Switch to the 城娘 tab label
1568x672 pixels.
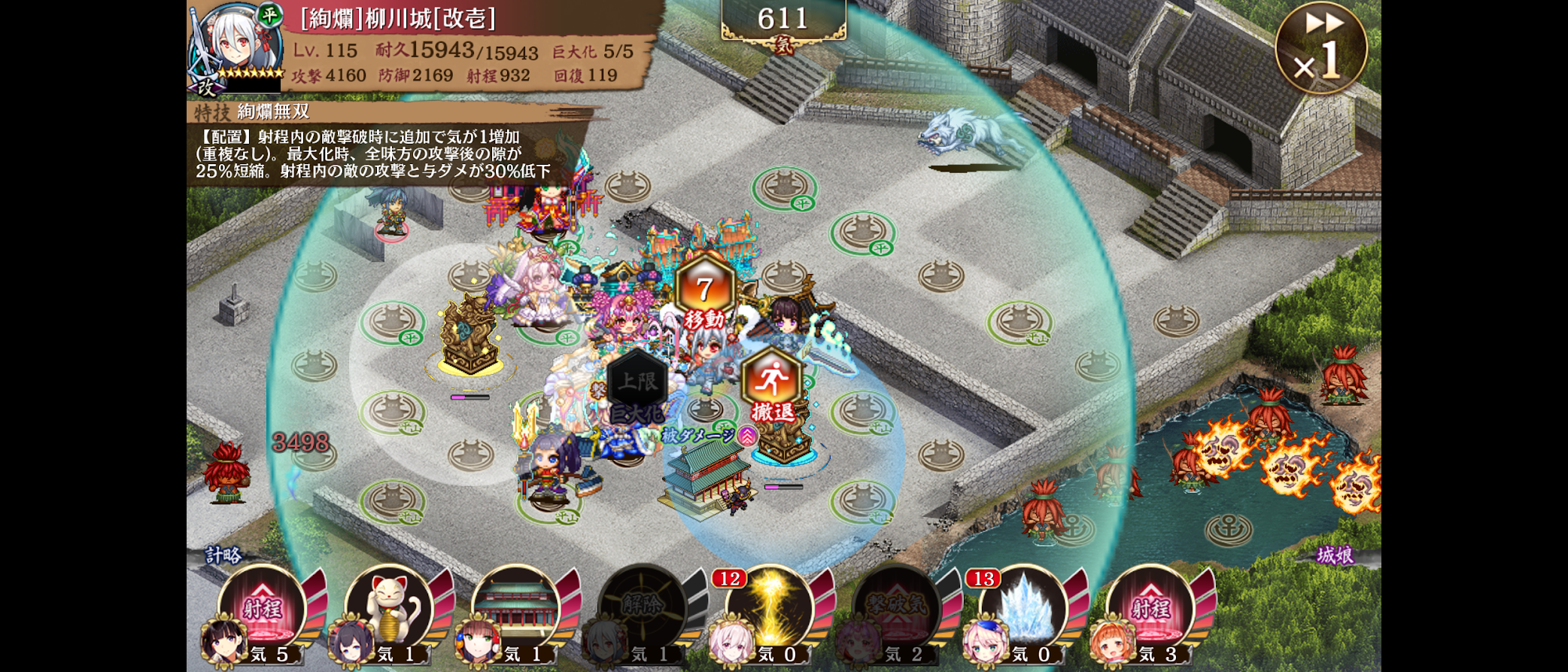point(1335,555)
